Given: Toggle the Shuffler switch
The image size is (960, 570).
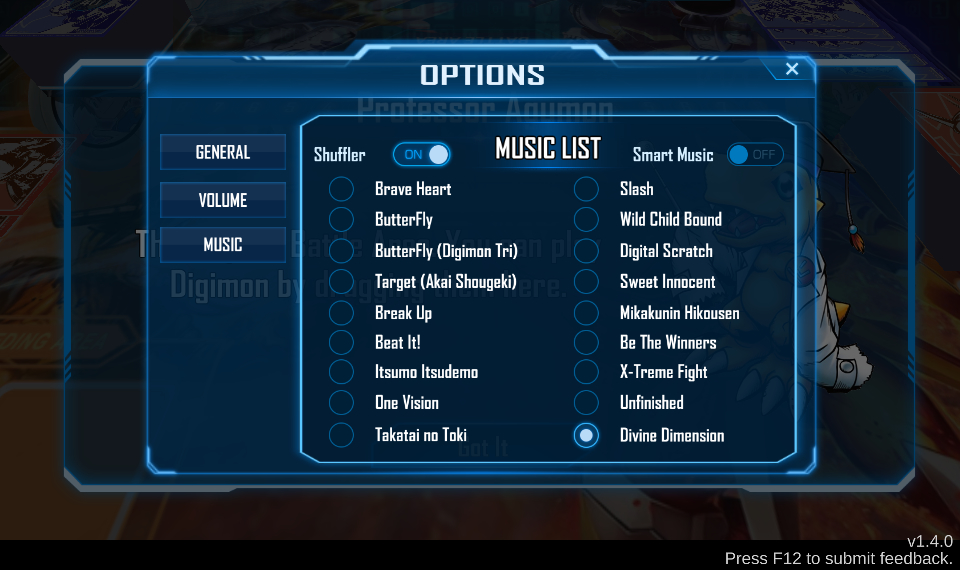Looking at the screenshot, I should click(x=421, y=154).
